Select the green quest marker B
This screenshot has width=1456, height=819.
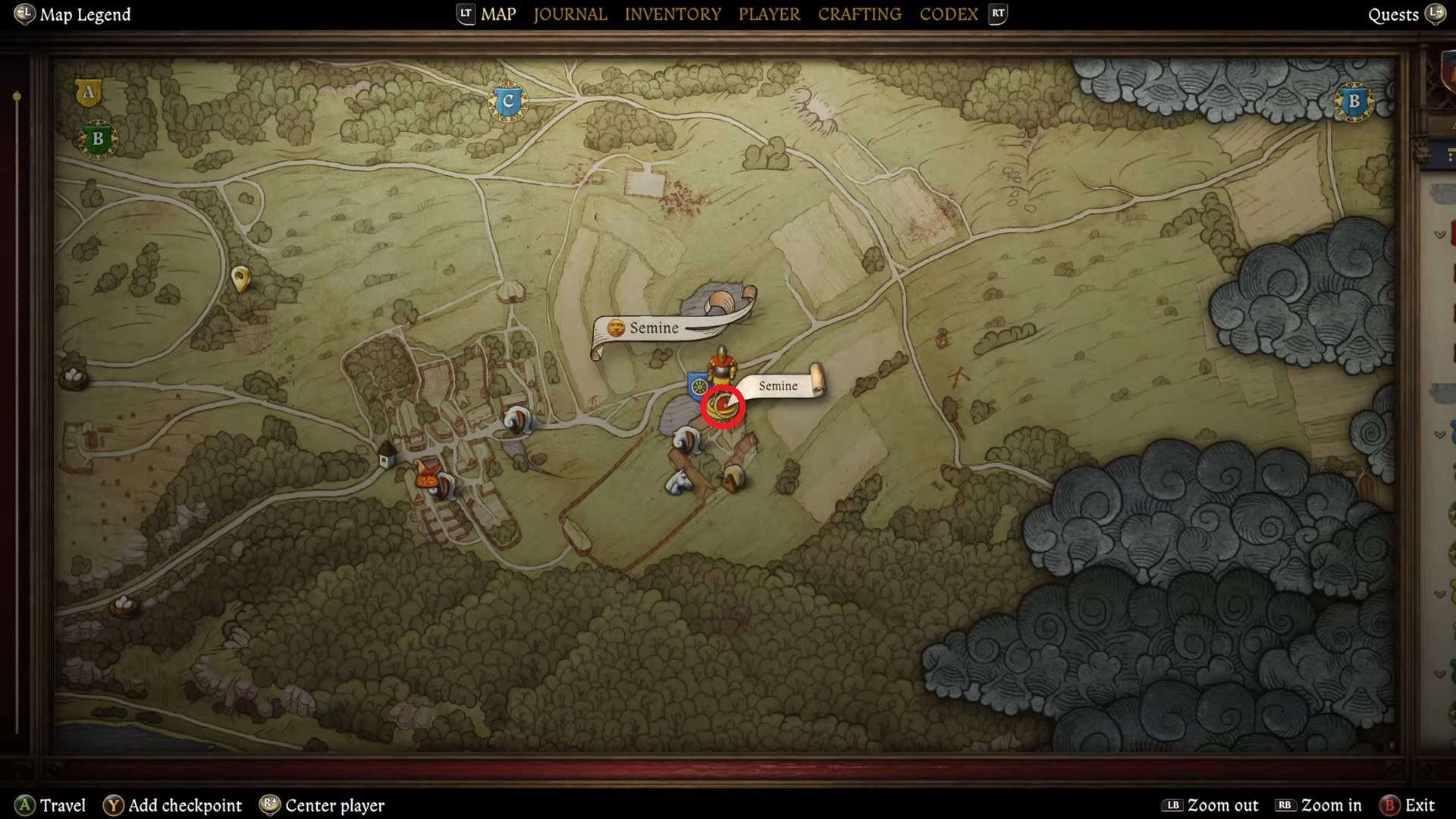97,140
